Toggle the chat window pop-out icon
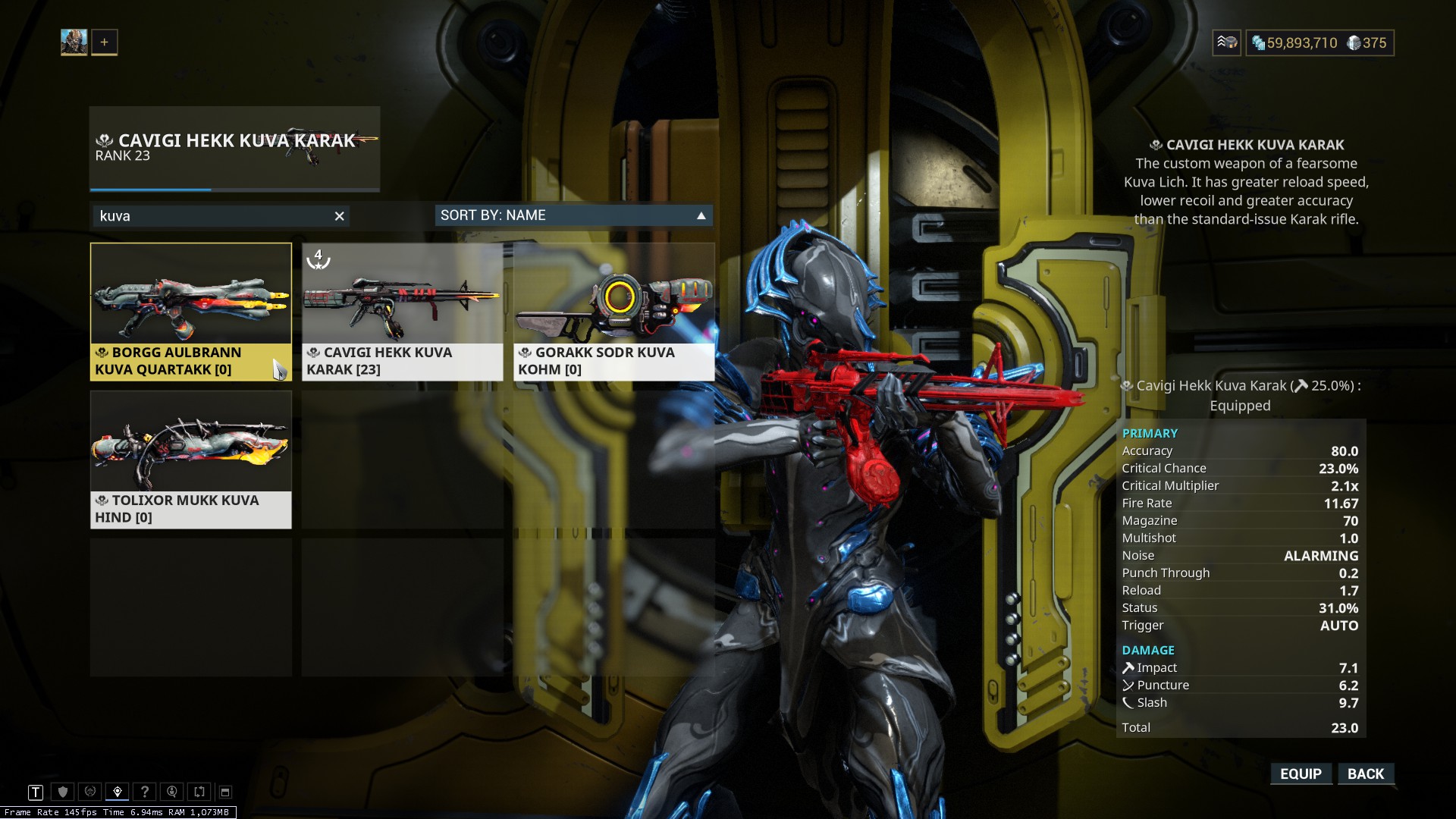This screenshot has height=819, width=1456. coord(225,792)
